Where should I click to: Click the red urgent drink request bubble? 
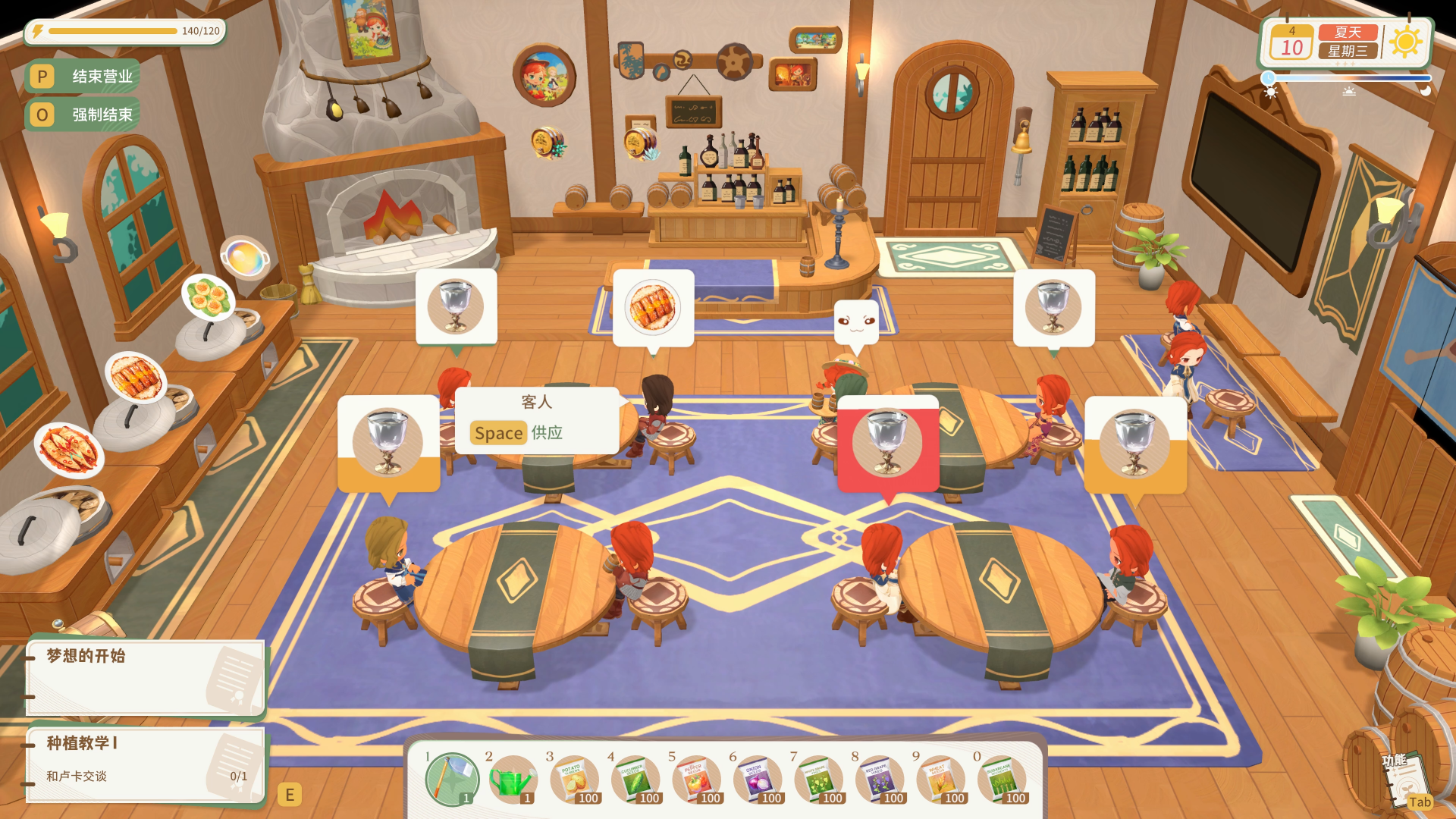(x=889, y=442)
